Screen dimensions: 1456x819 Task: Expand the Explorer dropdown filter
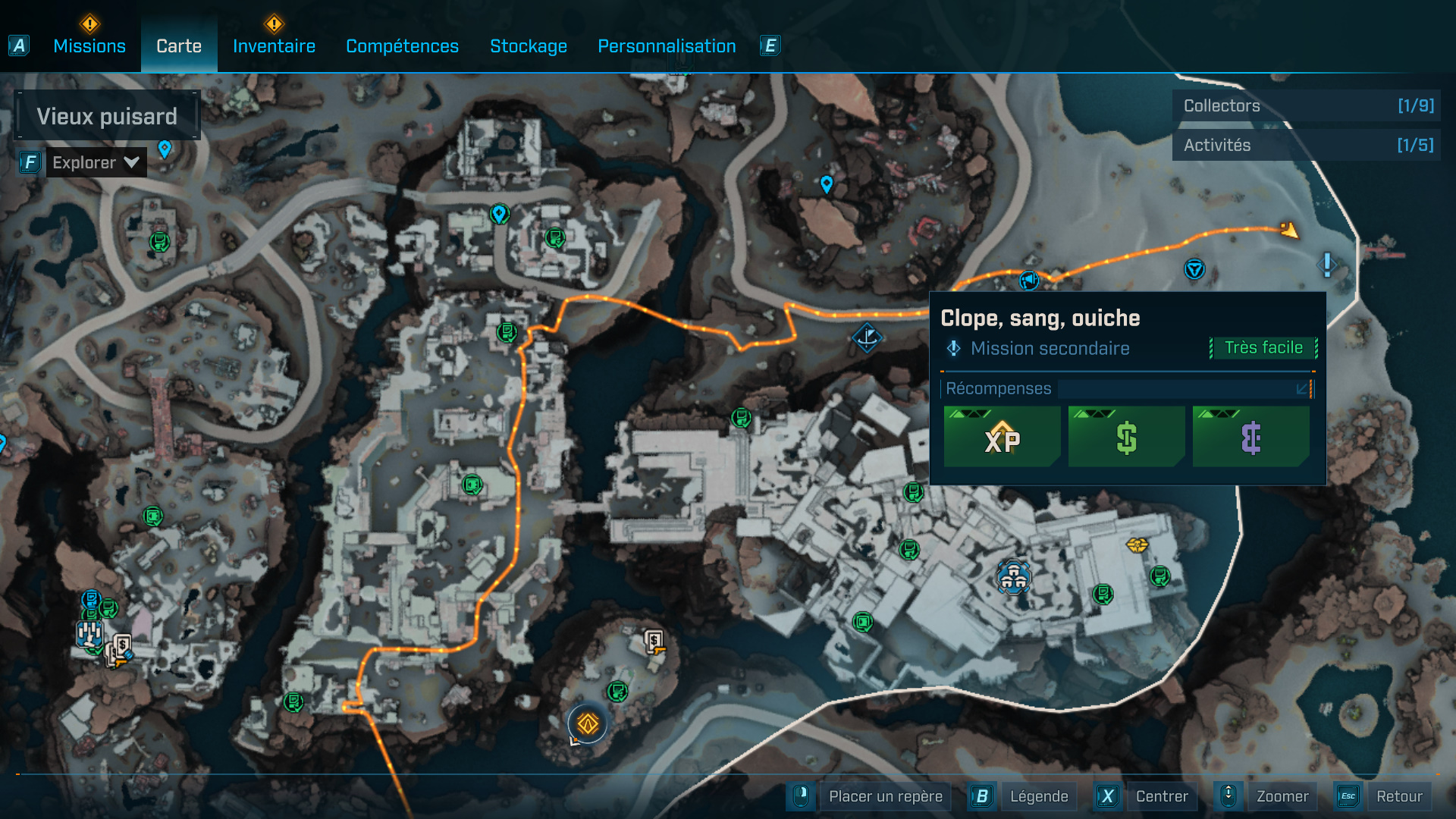pyautogui.click(x=96, y=162)
